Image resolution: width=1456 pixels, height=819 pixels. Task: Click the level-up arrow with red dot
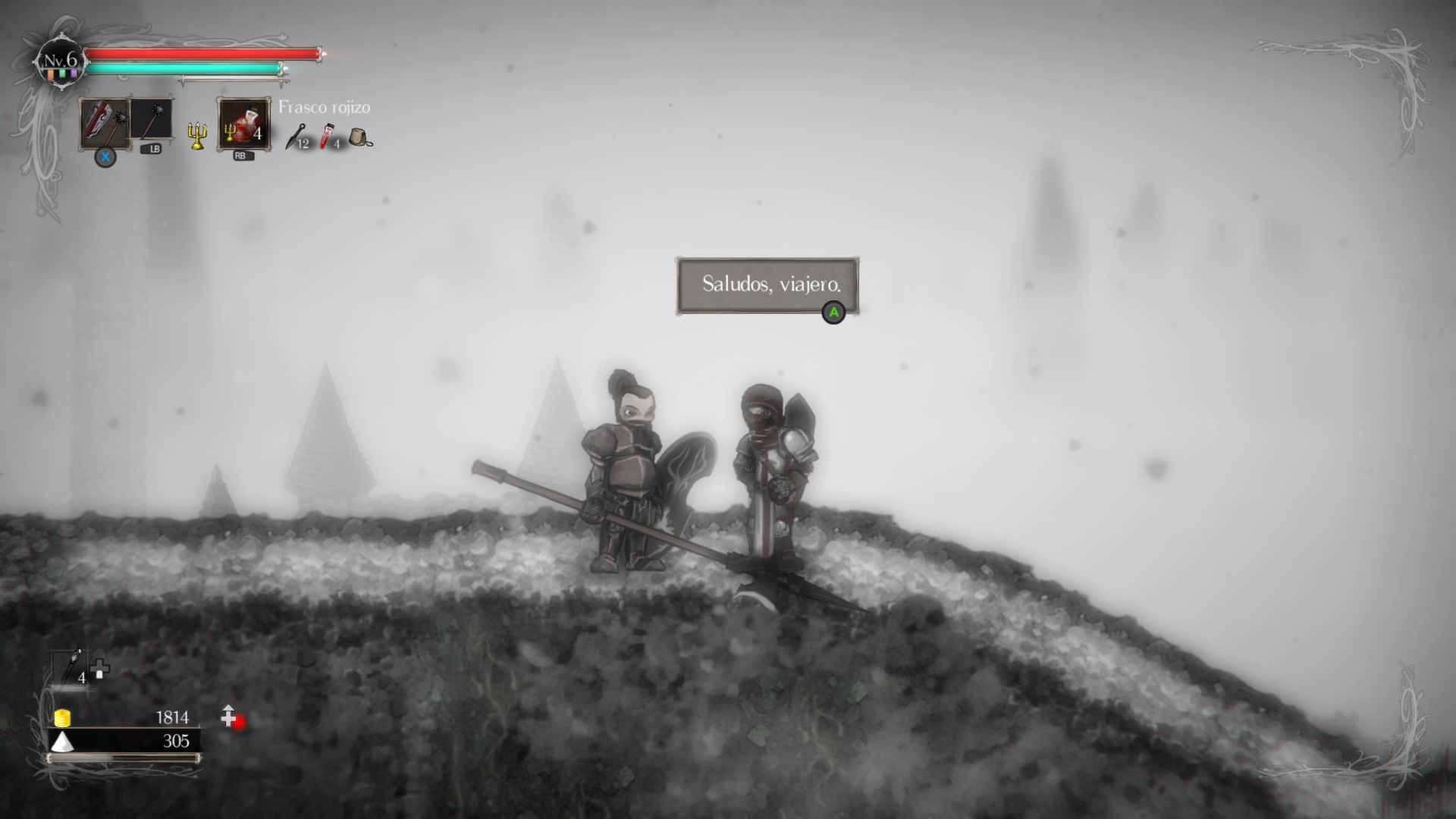click(x=230, y=717)
